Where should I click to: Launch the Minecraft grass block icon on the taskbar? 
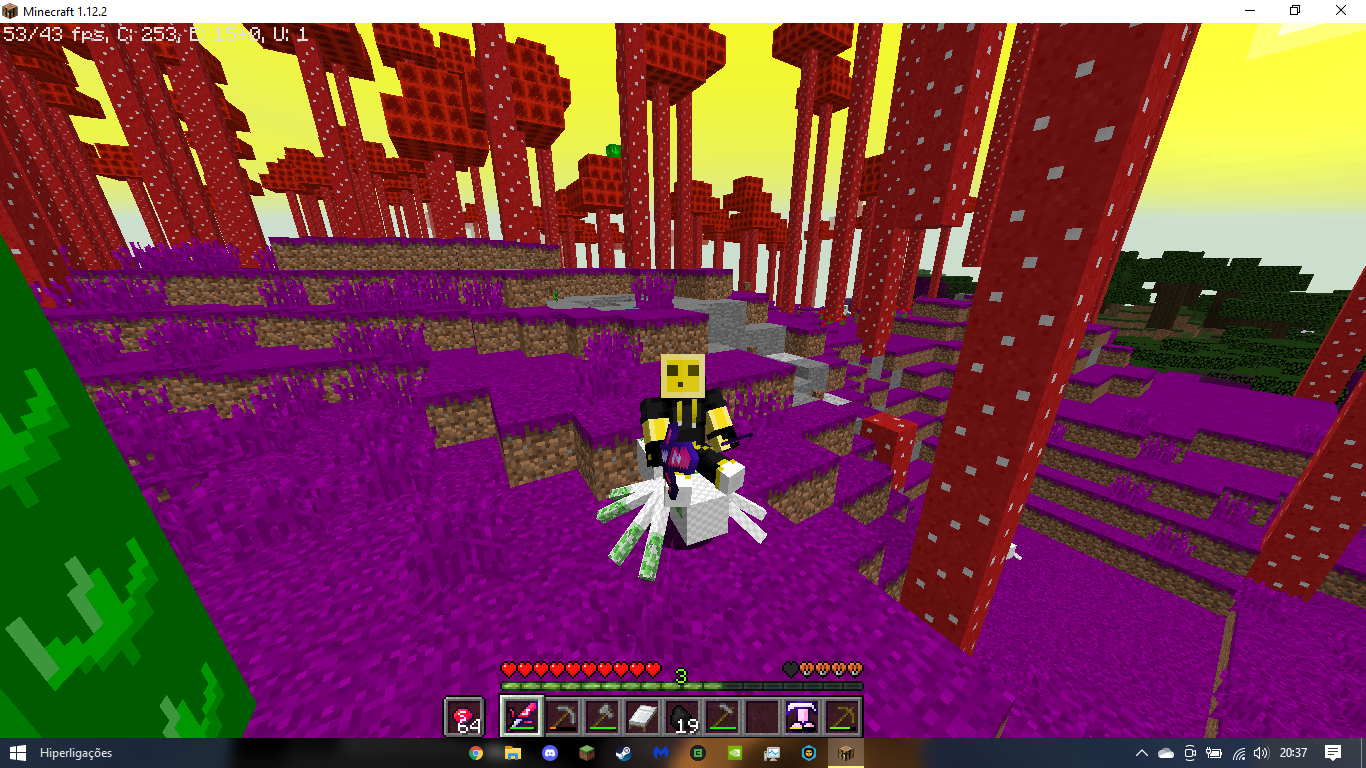coord(586,753)
